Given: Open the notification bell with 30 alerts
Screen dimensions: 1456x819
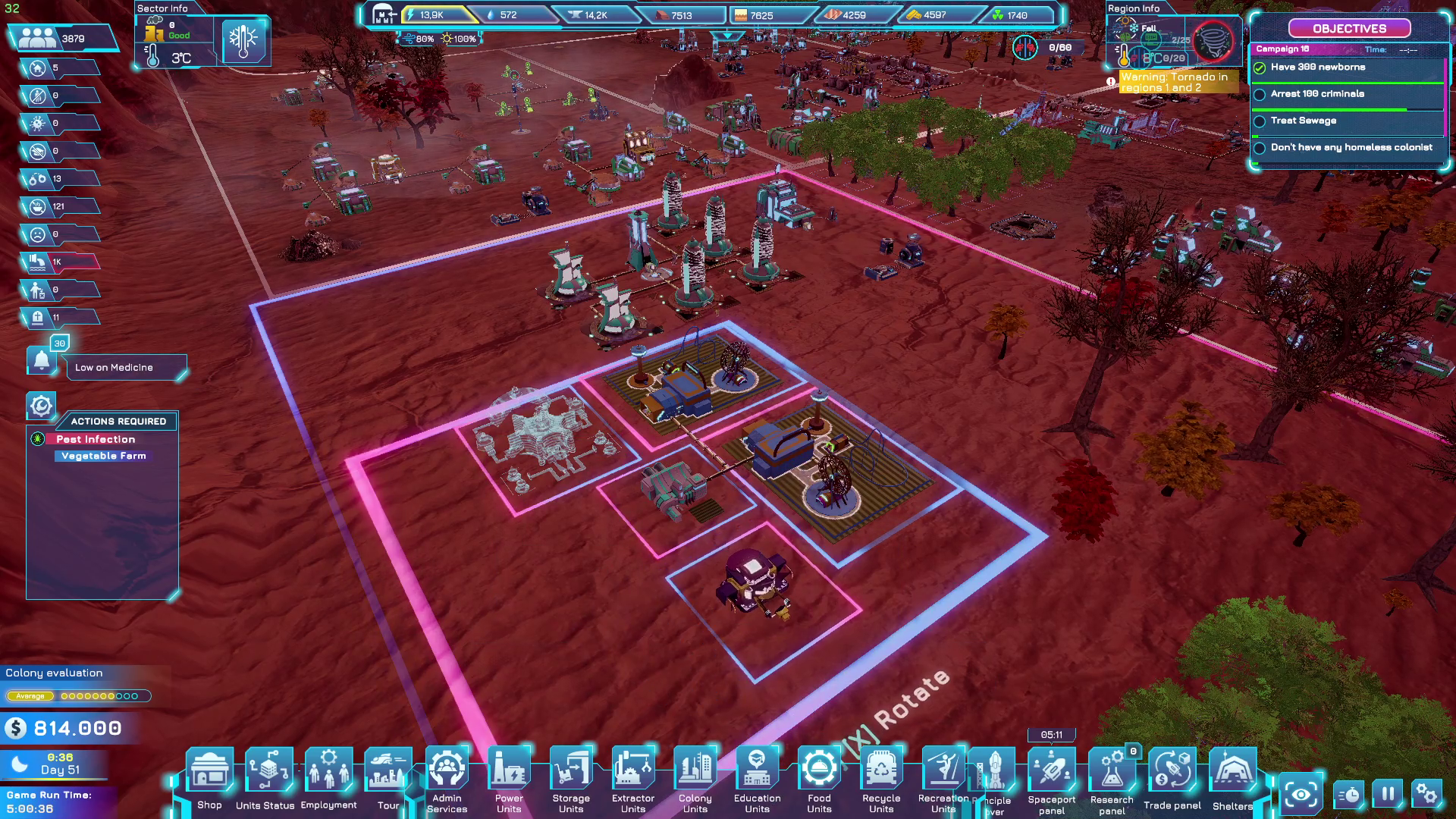Looking at the screenshot, I should pyautogui.click(x=42, y=360).
